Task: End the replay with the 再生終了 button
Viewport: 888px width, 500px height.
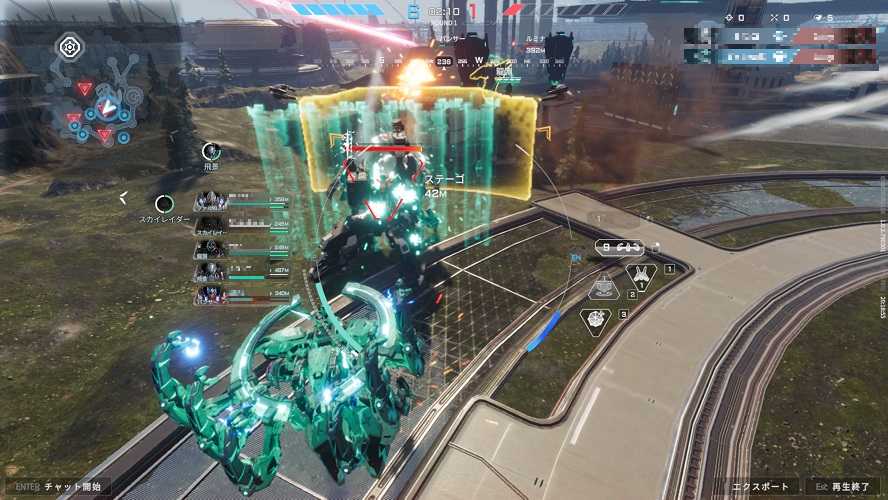Action: [842, 488]
